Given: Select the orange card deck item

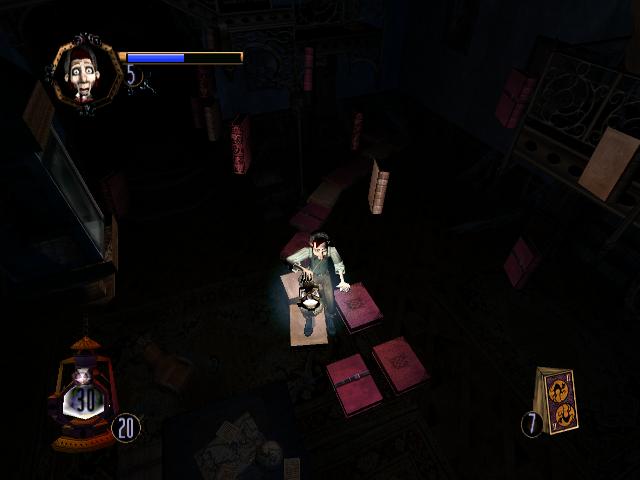Looking at the screenshot, I should (x=558, y=400).
